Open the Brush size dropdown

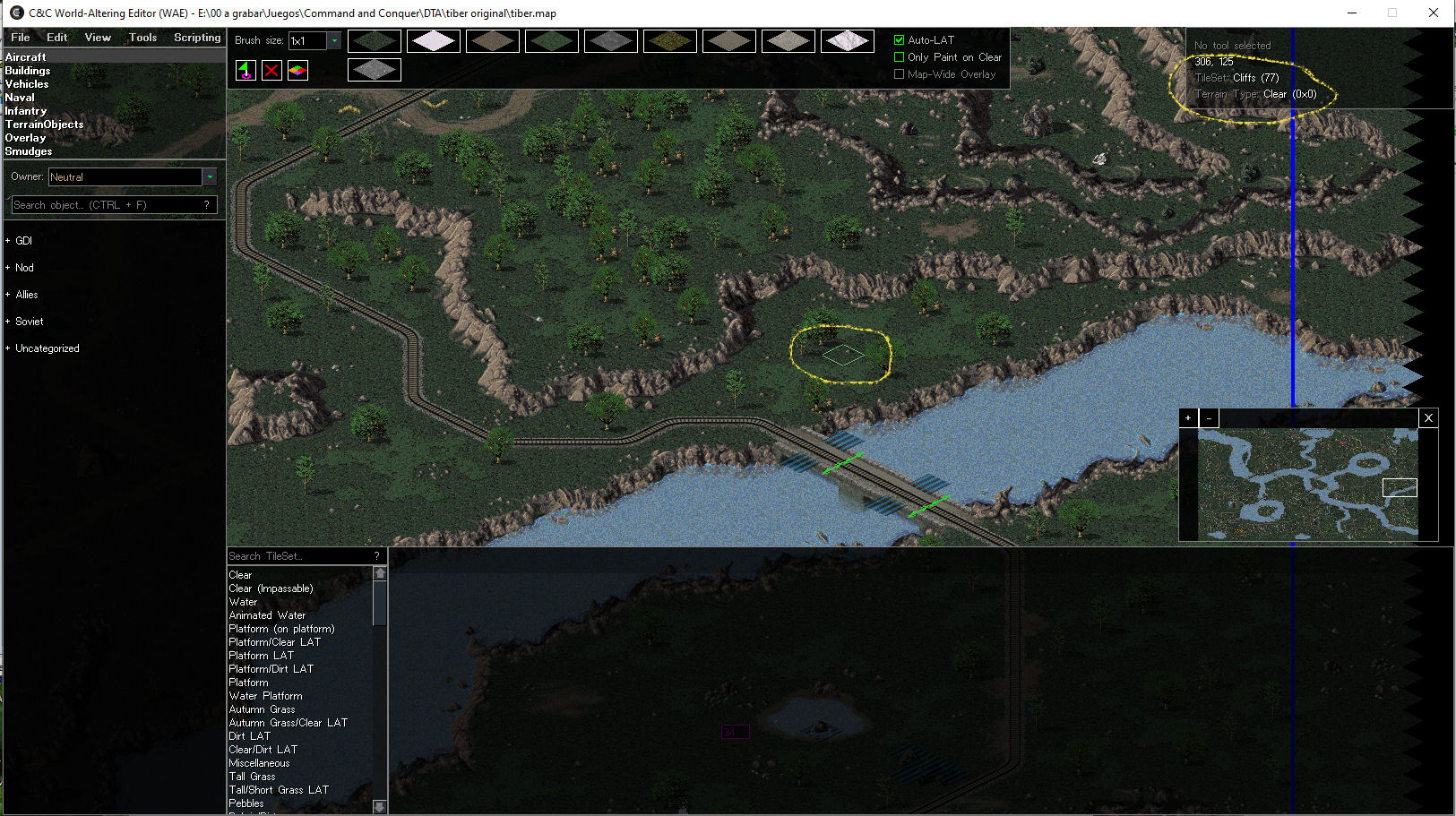point(334,40)
